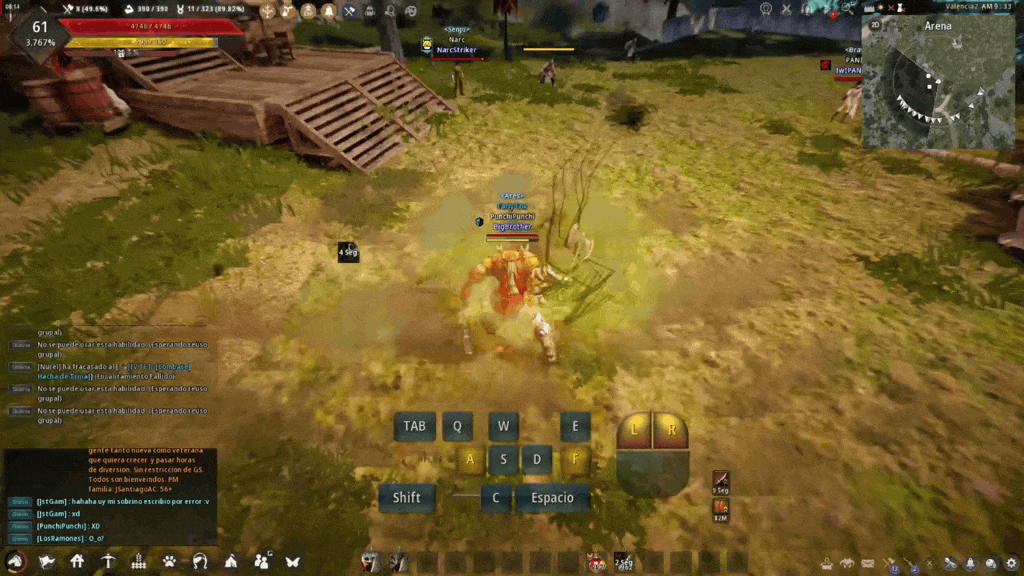Open the tent icon
1024x576 pixels.
click(x=231, y=561)
